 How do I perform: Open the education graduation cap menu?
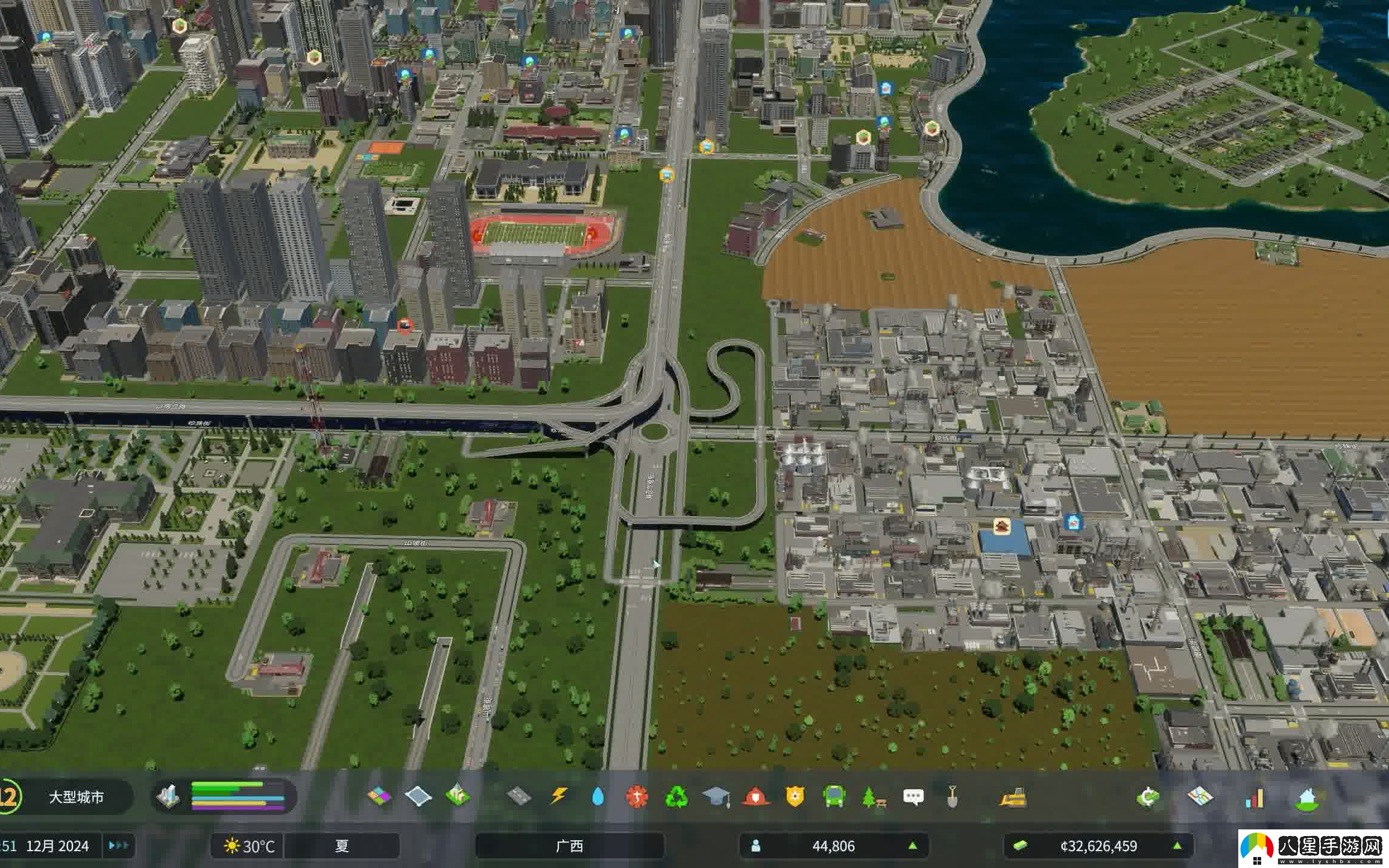(716, 797)
